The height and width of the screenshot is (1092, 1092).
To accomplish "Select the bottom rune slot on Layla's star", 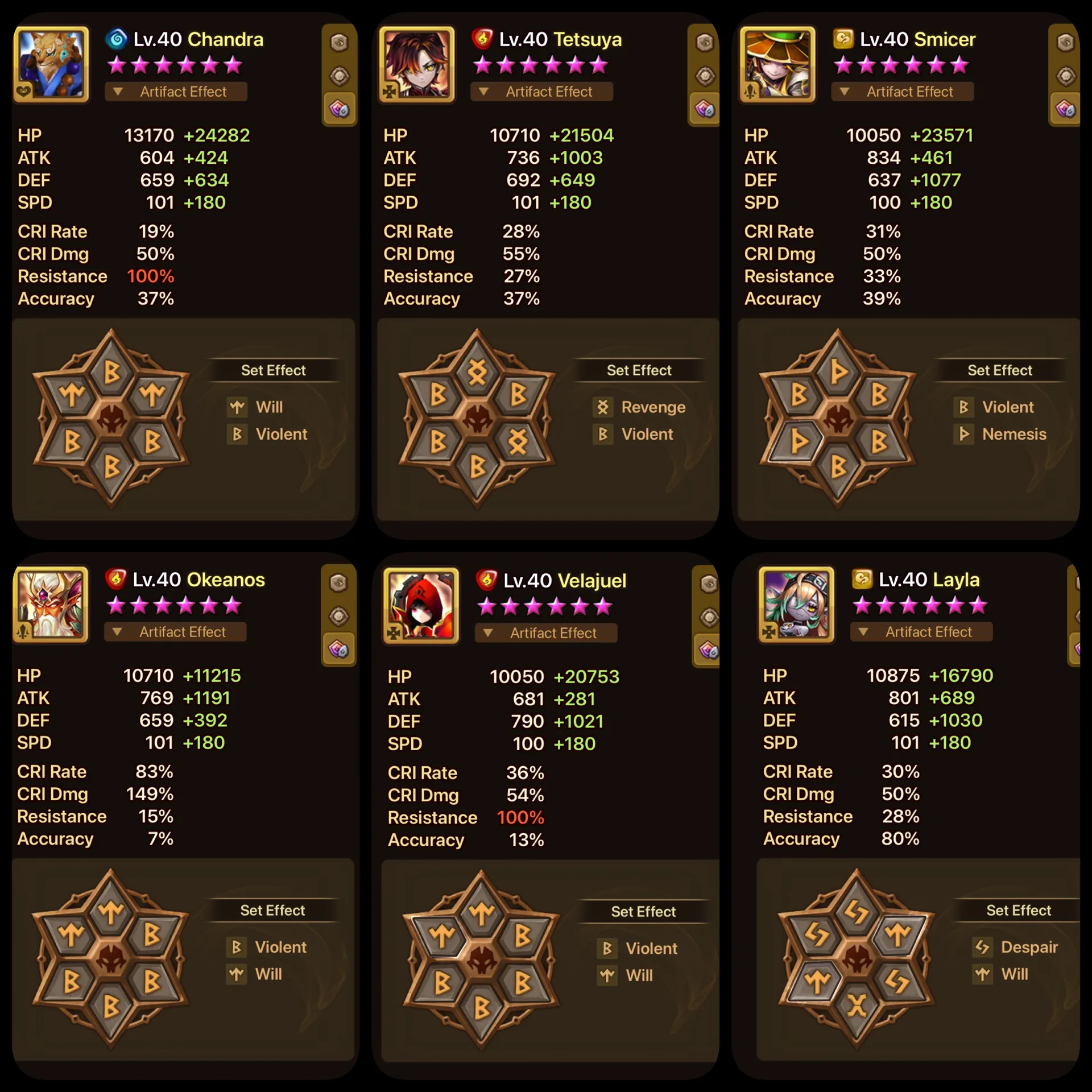I will coord(857,1007).
